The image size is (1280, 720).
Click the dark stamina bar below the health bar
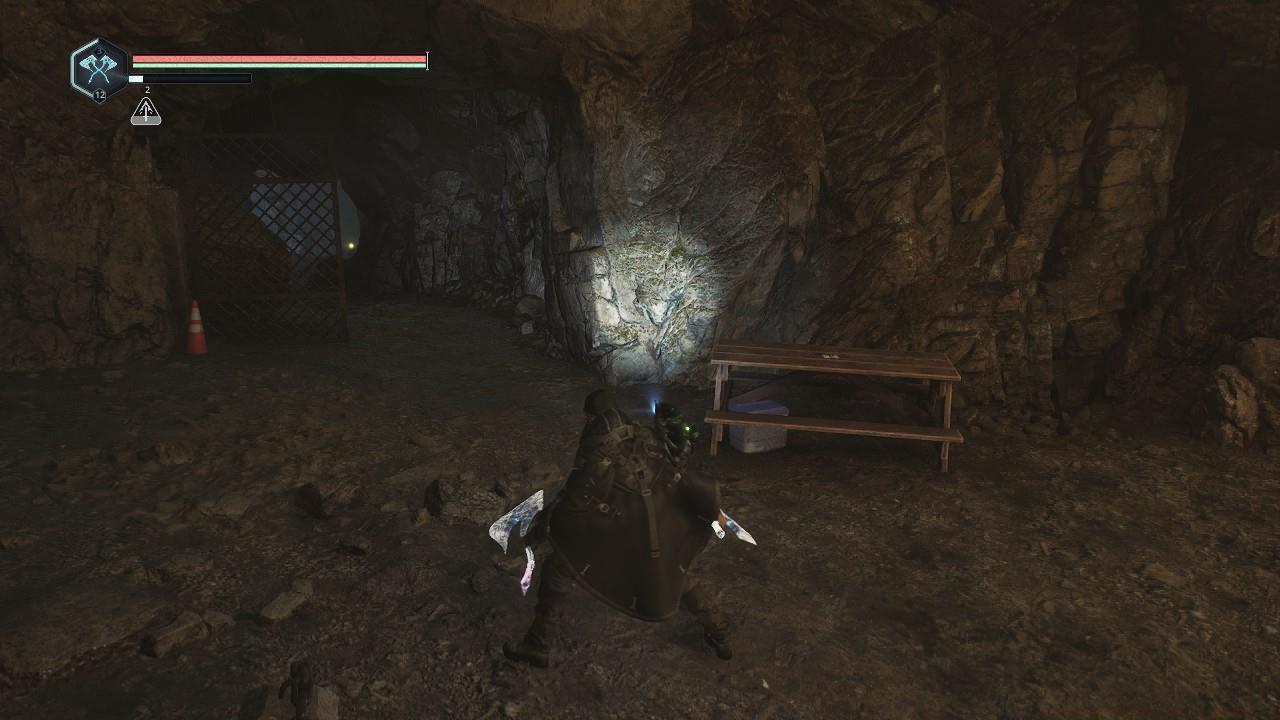click(x=190, y=78)
